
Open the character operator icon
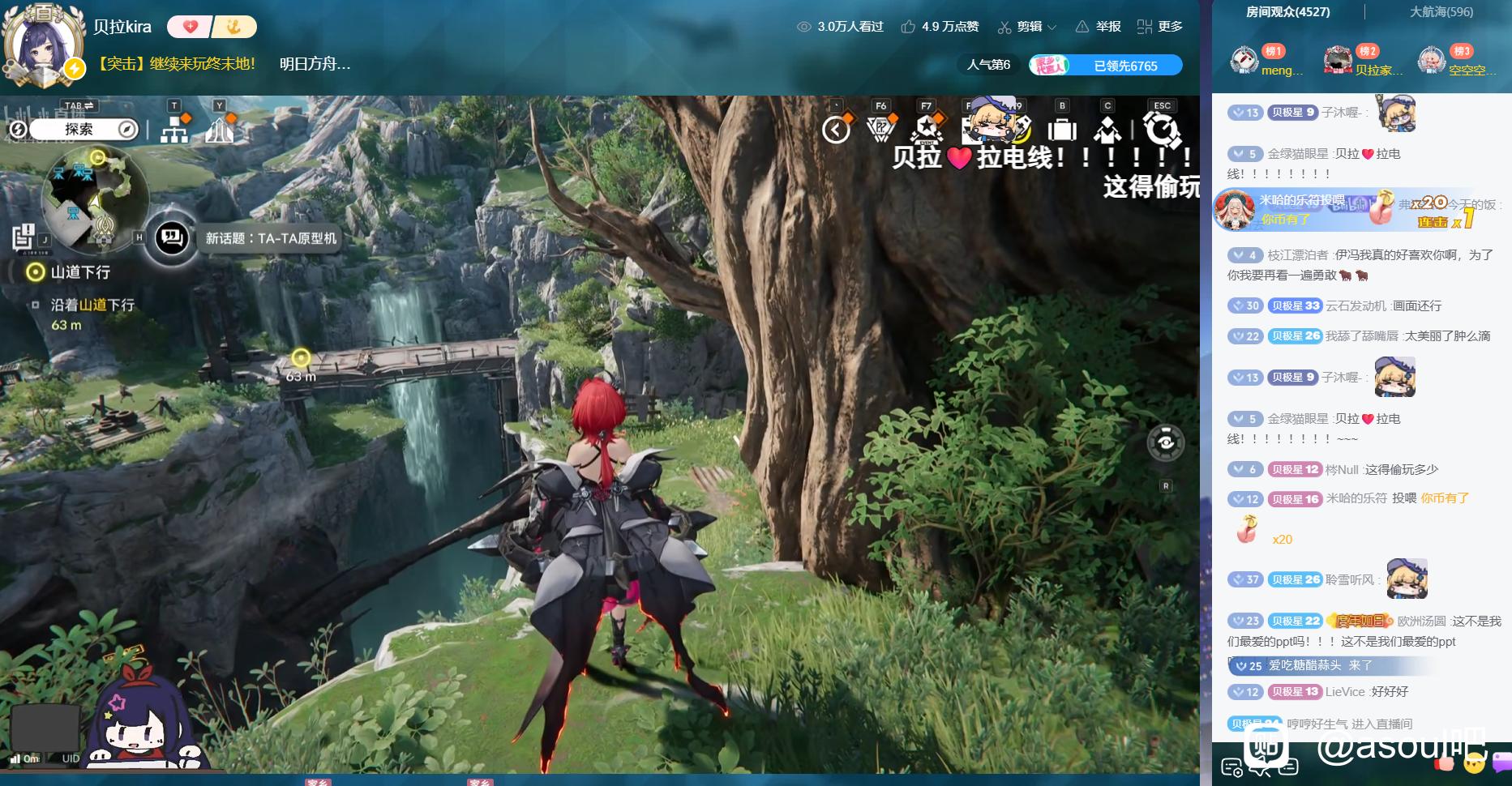(x=1107, y=130)
